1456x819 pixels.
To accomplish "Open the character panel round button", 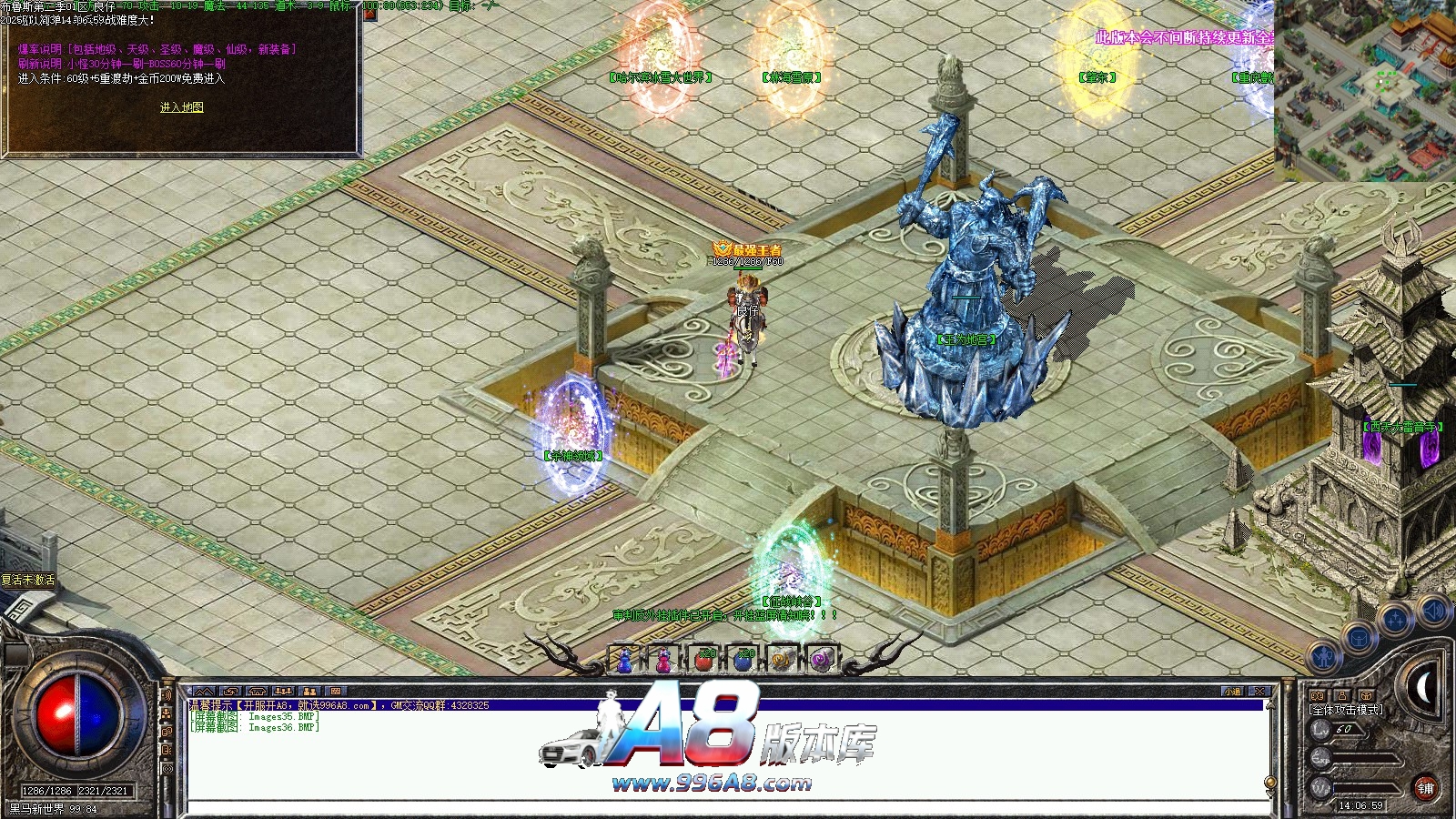I will pyautogui.click(x=1325, y=656).
